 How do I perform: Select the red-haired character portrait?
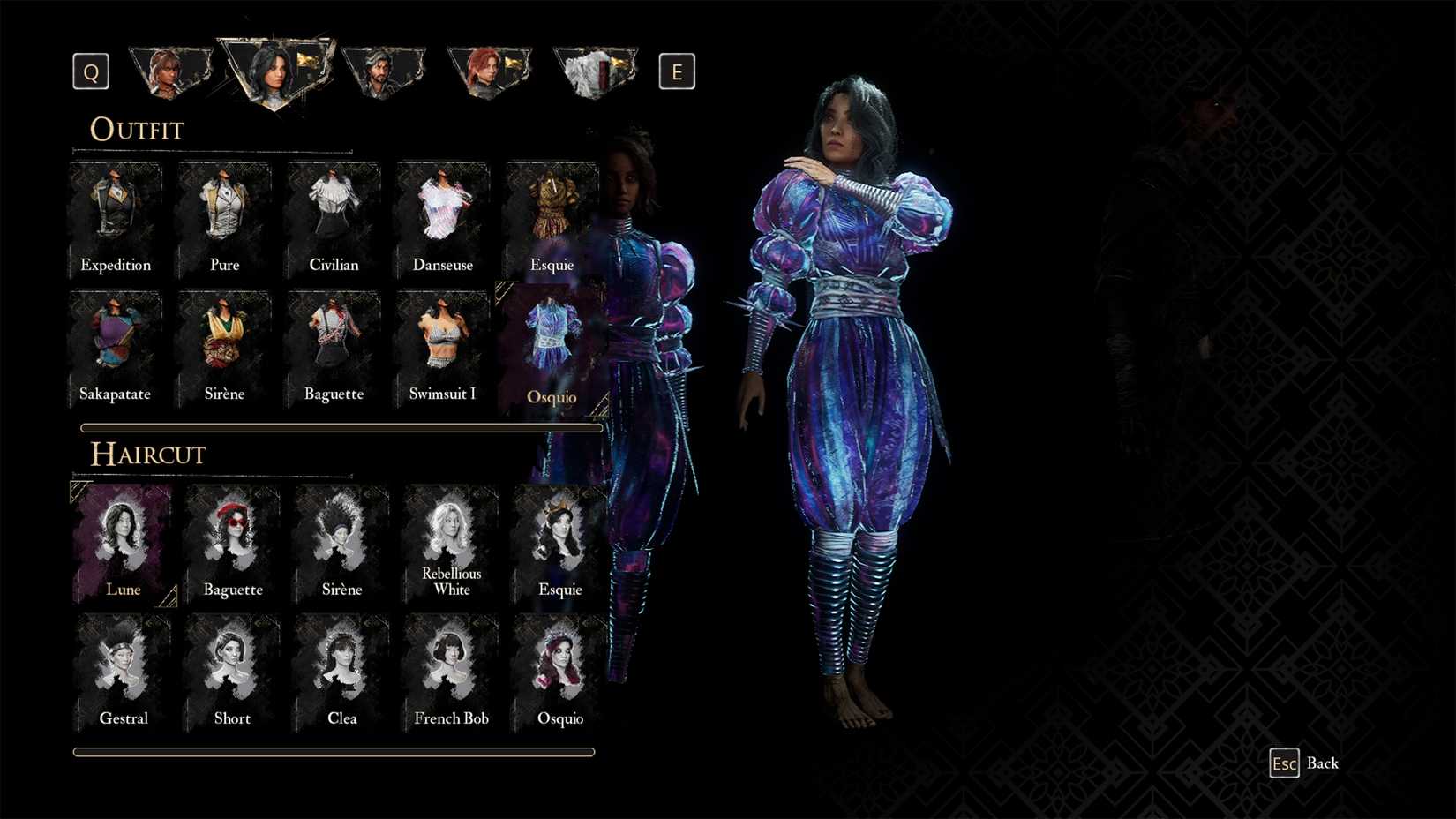pyautogui.click(x=489, y=69)
